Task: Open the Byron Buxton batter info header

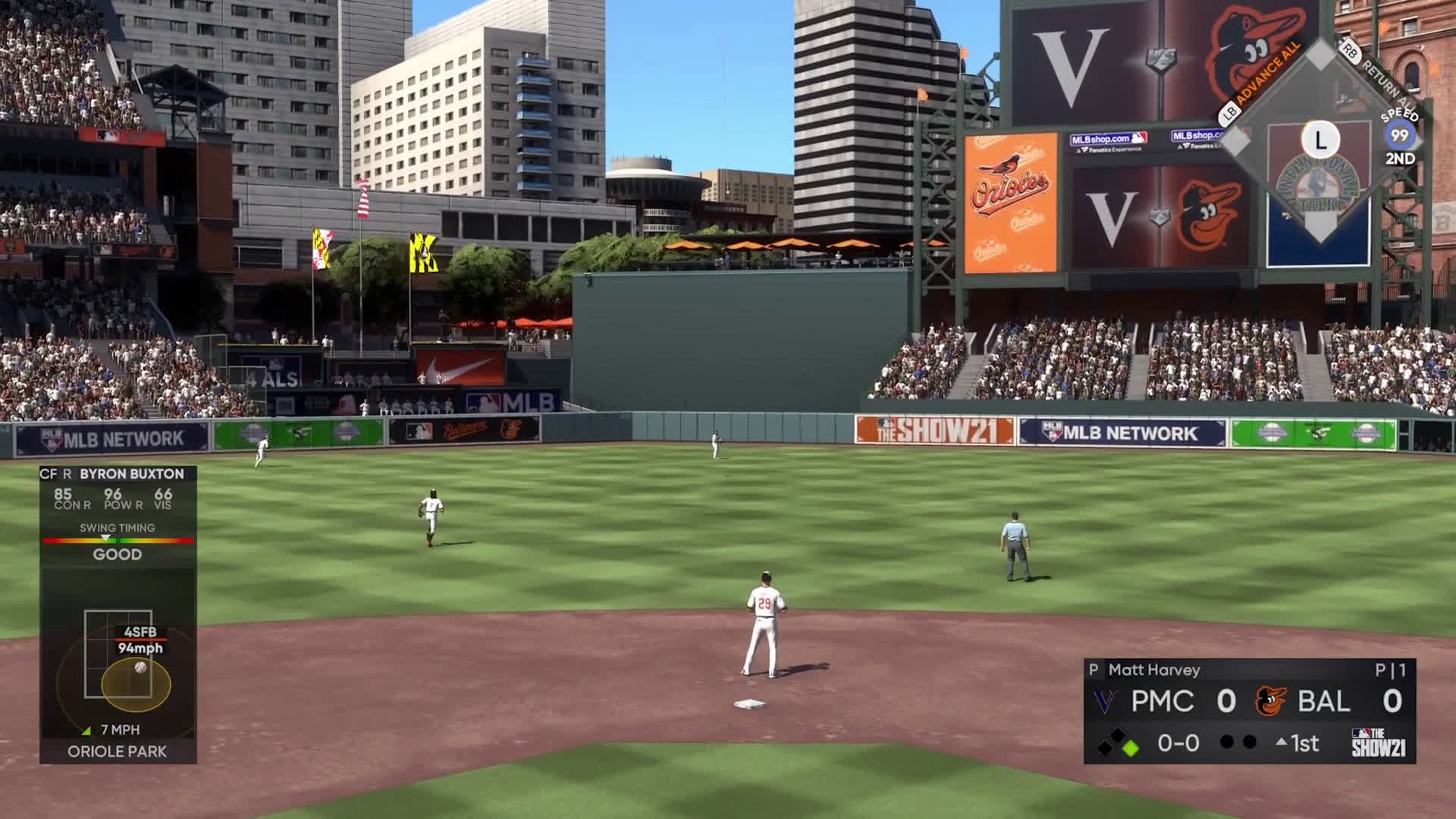Action: (x=118, y=474)
